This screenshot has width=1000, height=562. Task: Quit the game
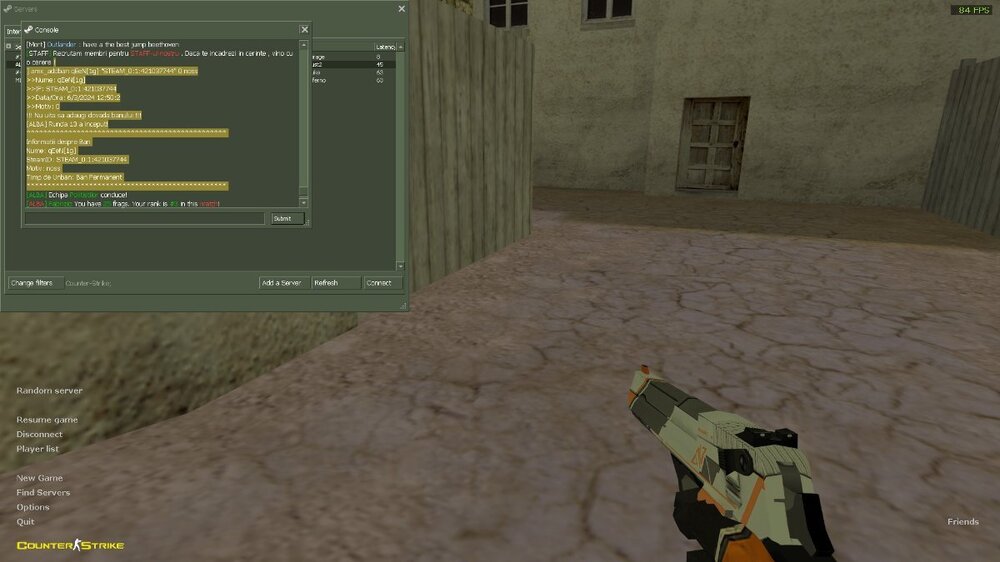25,522
